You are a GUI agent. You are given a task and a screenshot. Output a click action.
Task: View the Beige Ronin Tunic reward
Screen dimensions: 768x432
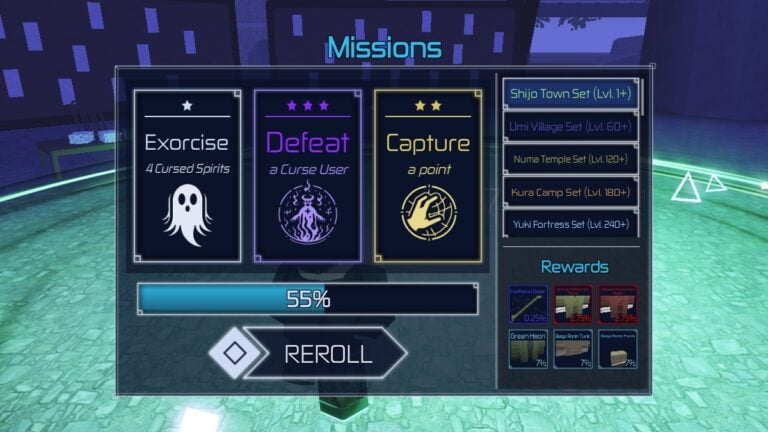573,349
